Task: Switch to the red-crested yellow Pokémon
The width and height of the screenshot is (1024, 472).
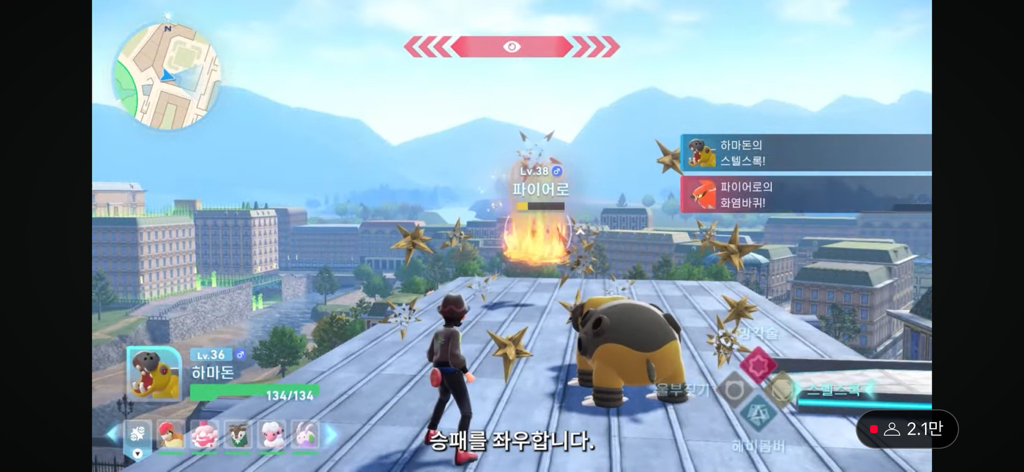Action: click(171, 434)
